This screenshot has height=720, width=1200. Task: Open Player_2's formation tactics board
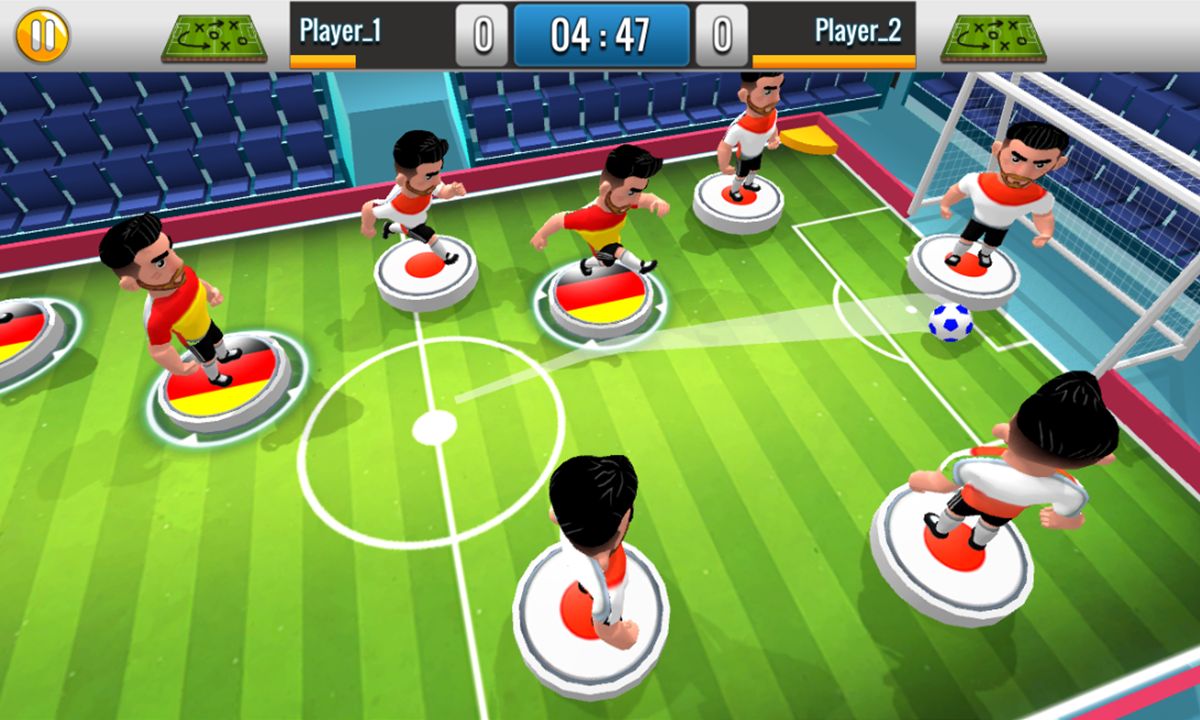point(993,37)
